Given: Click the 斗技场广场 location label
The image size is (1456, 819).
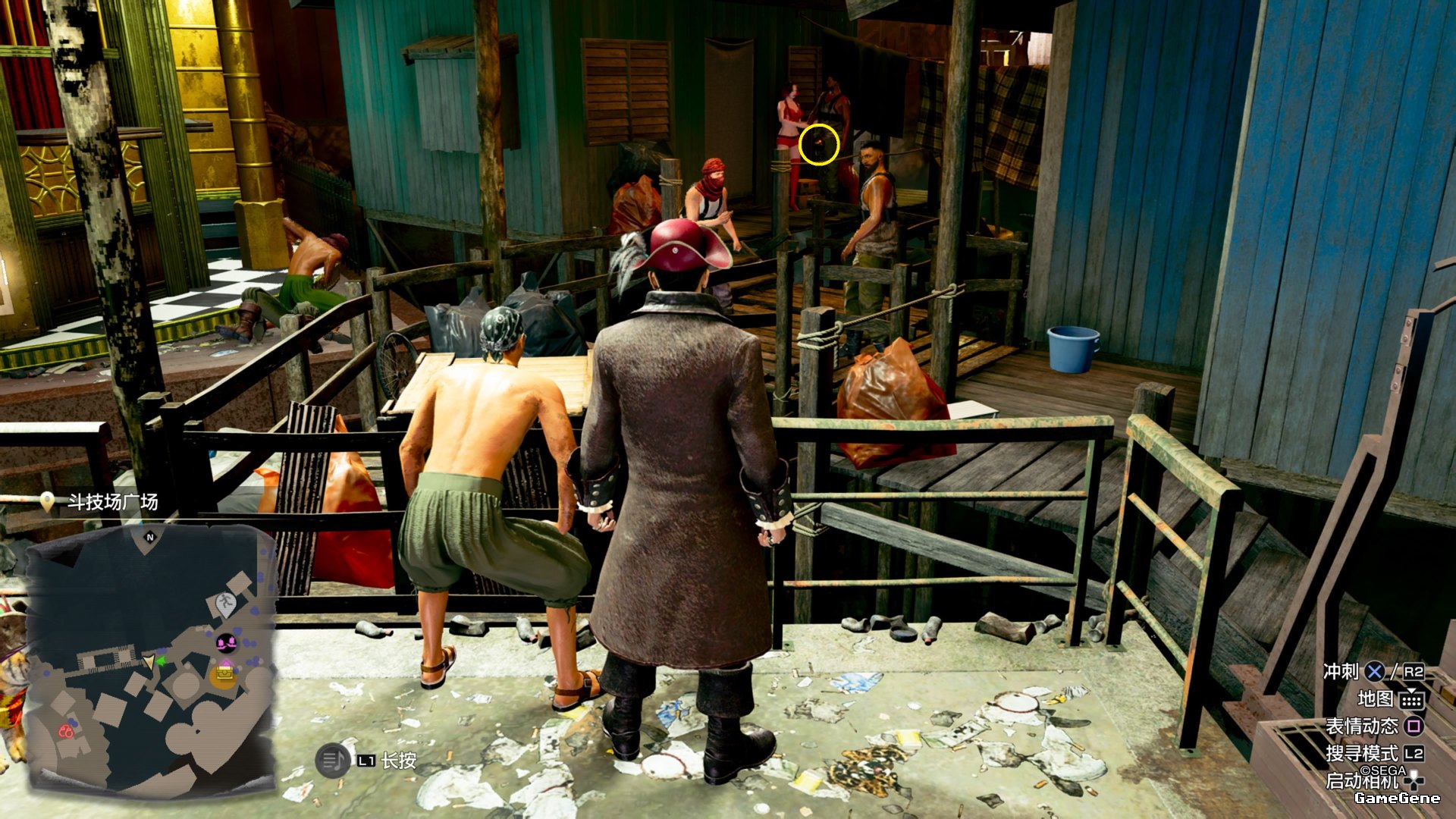Looking at the screenshot, I should click(x=112, y=502).
